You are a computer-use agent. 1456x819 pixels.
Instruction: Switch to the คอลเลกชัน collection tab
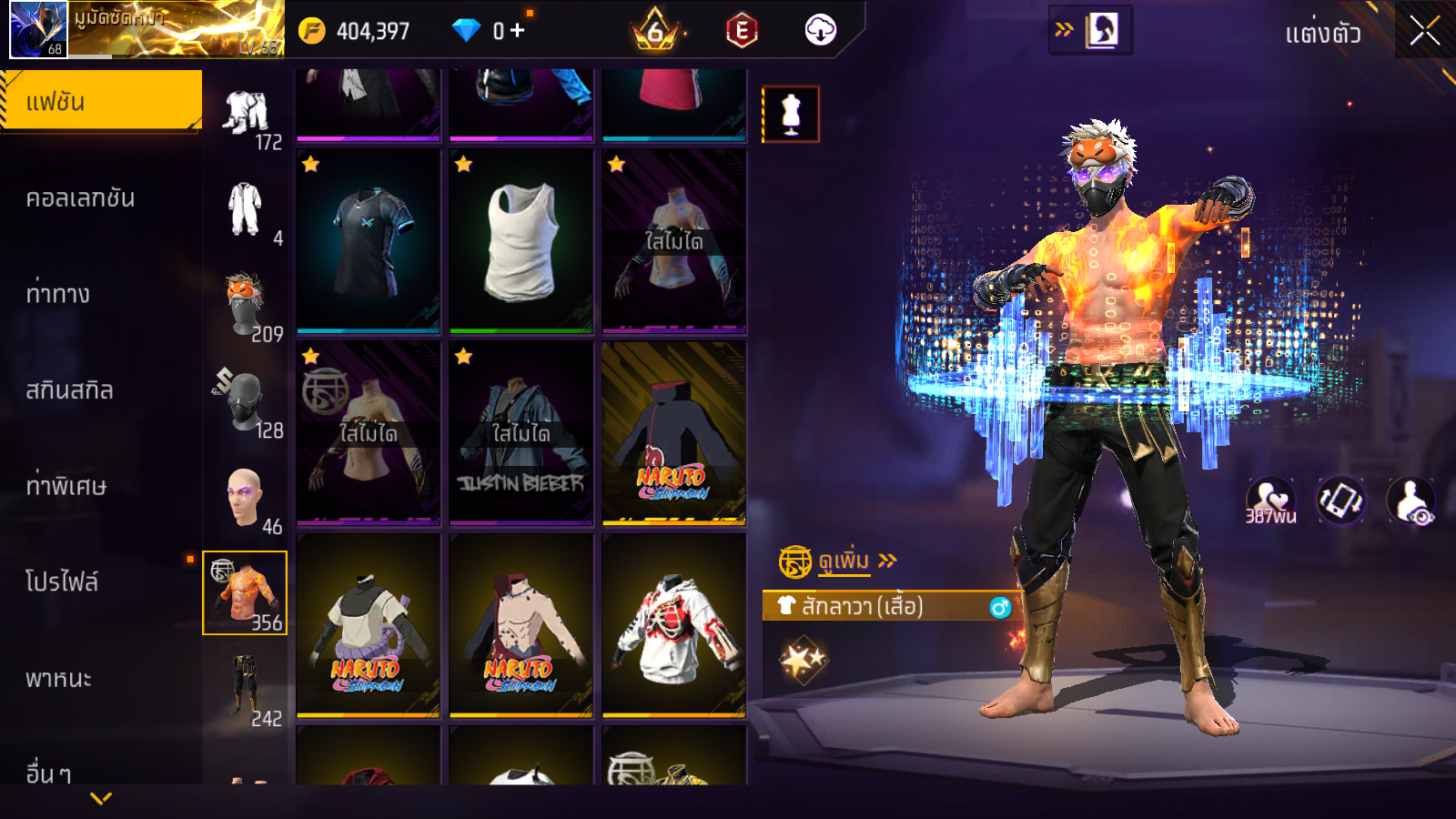[x=81, y=197]
